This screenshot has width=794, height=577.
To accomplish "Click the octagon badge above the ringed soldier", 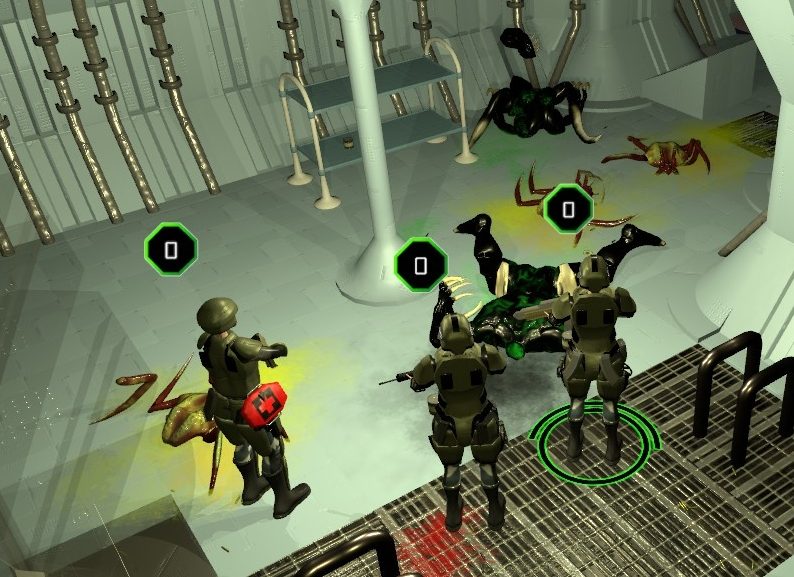I will point(568,209).
